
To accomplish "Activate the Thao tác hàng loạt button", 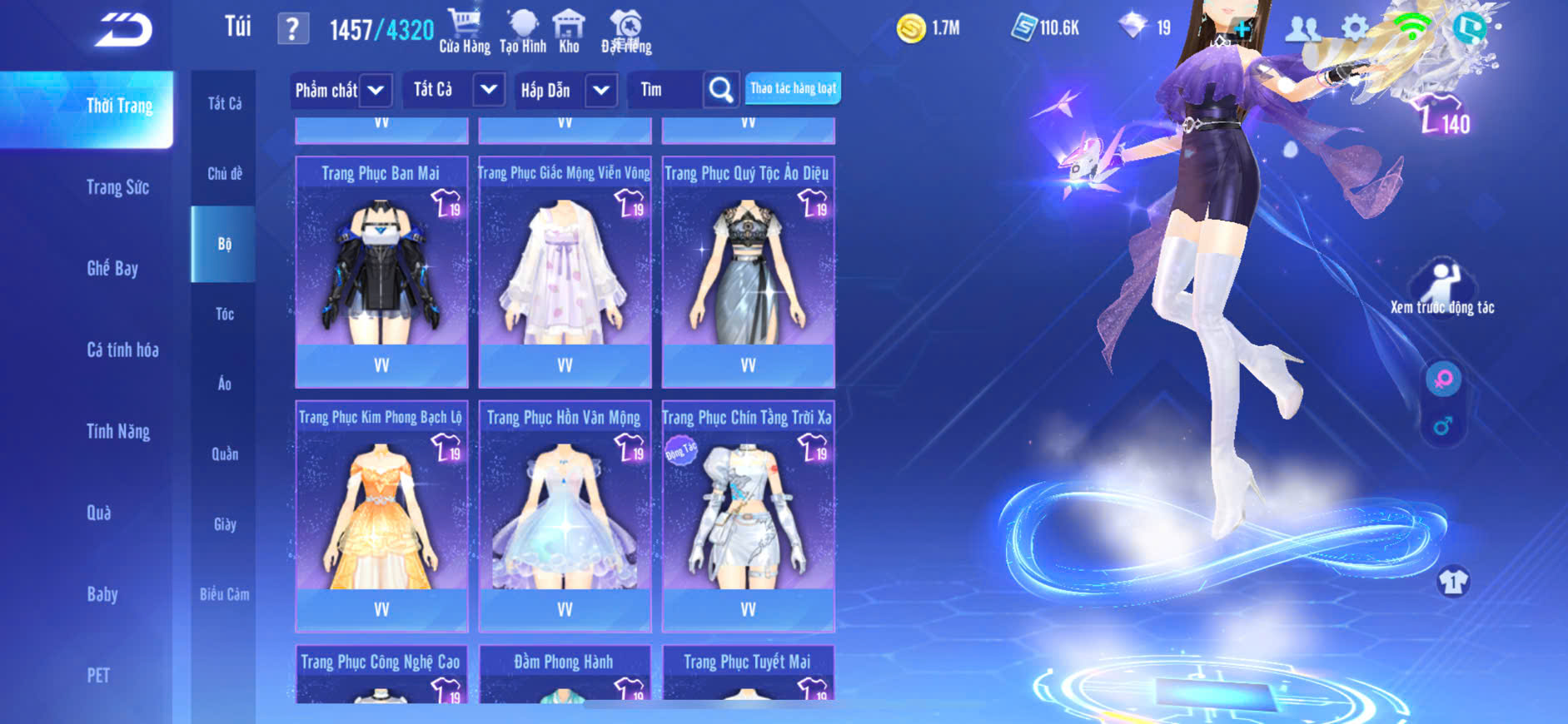I will tap(793, 88).
